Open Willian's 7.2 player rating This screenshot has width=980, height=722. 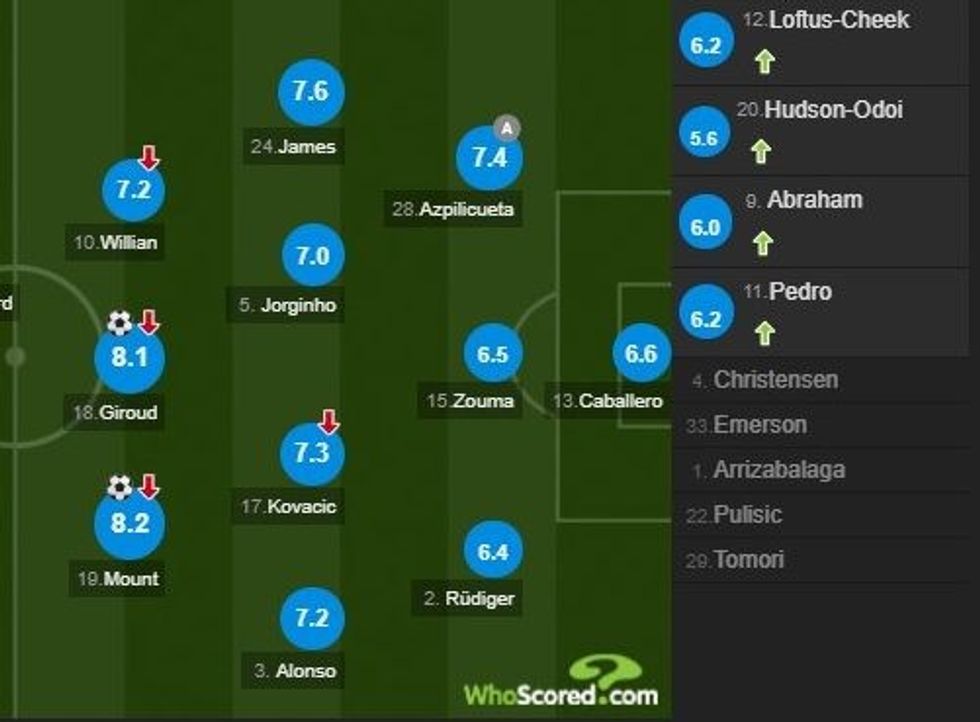(x=133, y=190)
